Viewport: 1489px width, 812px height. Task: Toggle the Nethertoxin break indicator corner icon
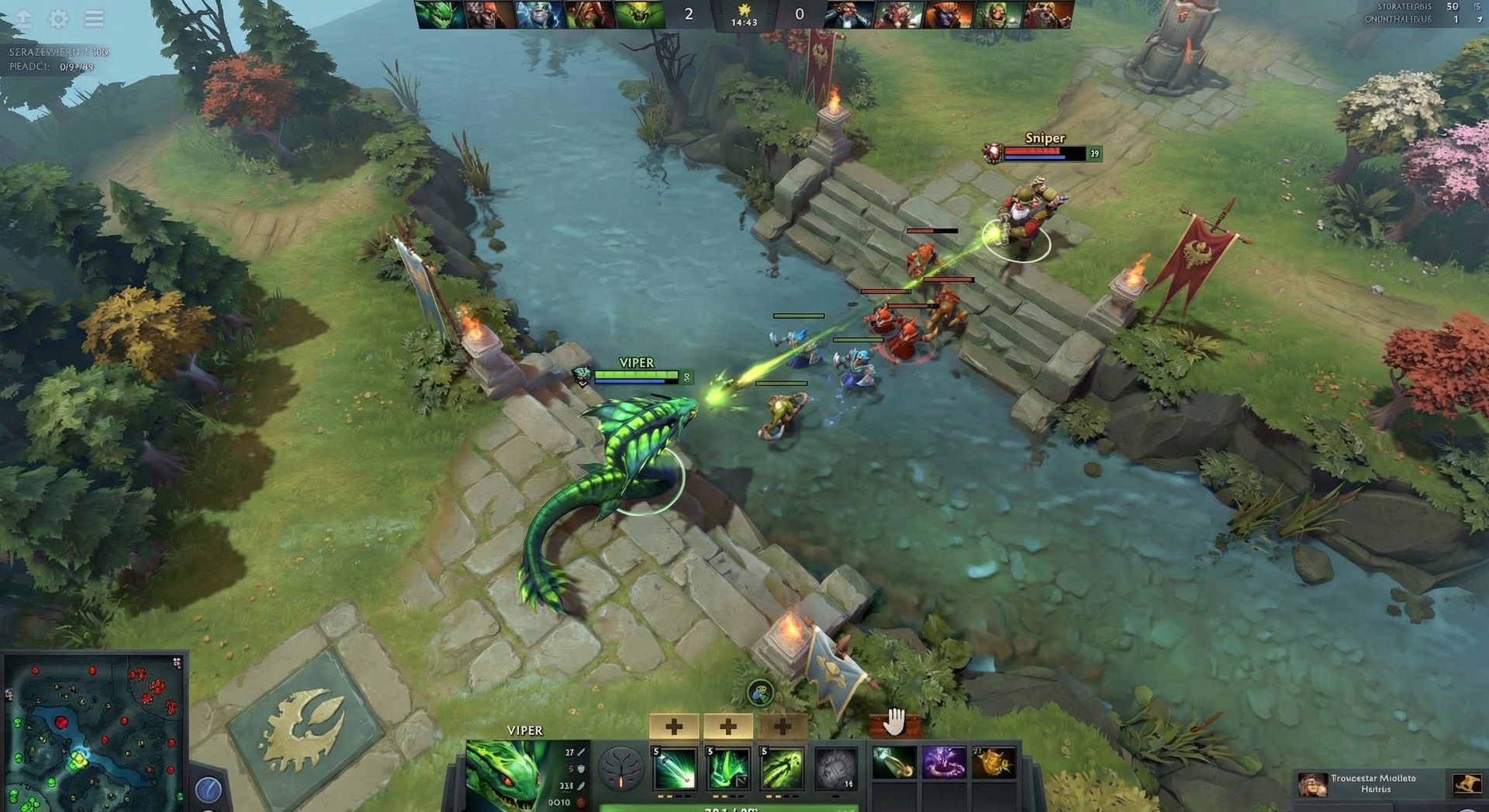point(742,783)
